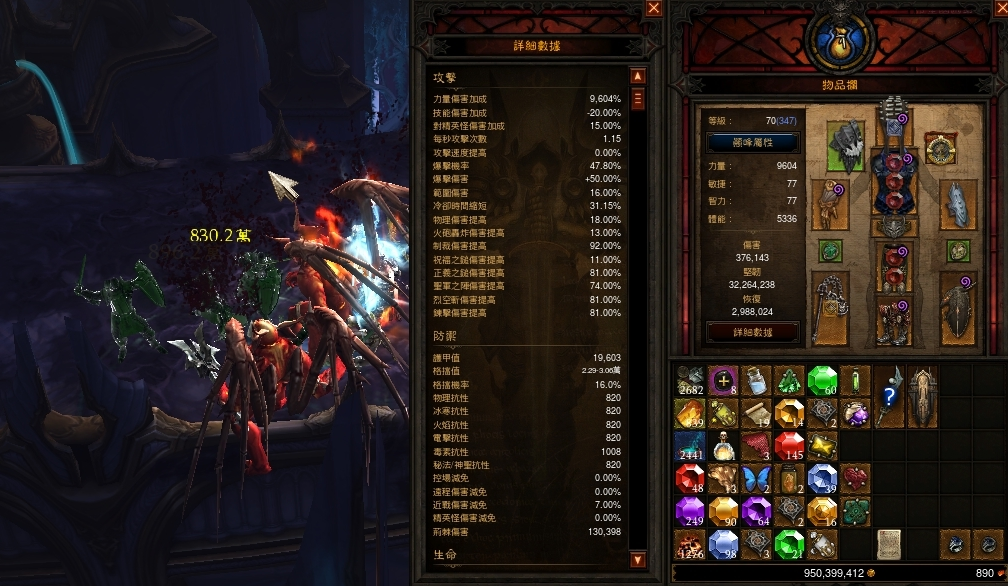Toggle the 詳細數據 details button in inventory
Image resolution: width=1008 pixels, height=586 pixels.
tap(752, 331)
